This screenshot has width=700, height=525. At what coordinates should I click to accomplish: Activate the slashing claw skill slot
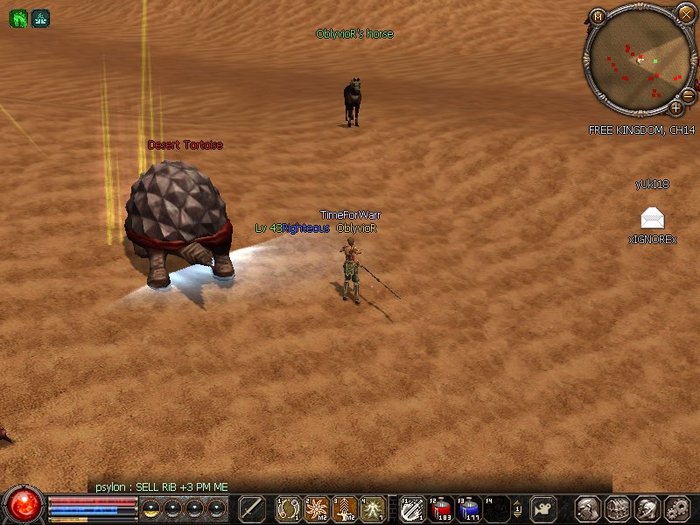click(x=411, y=509)
